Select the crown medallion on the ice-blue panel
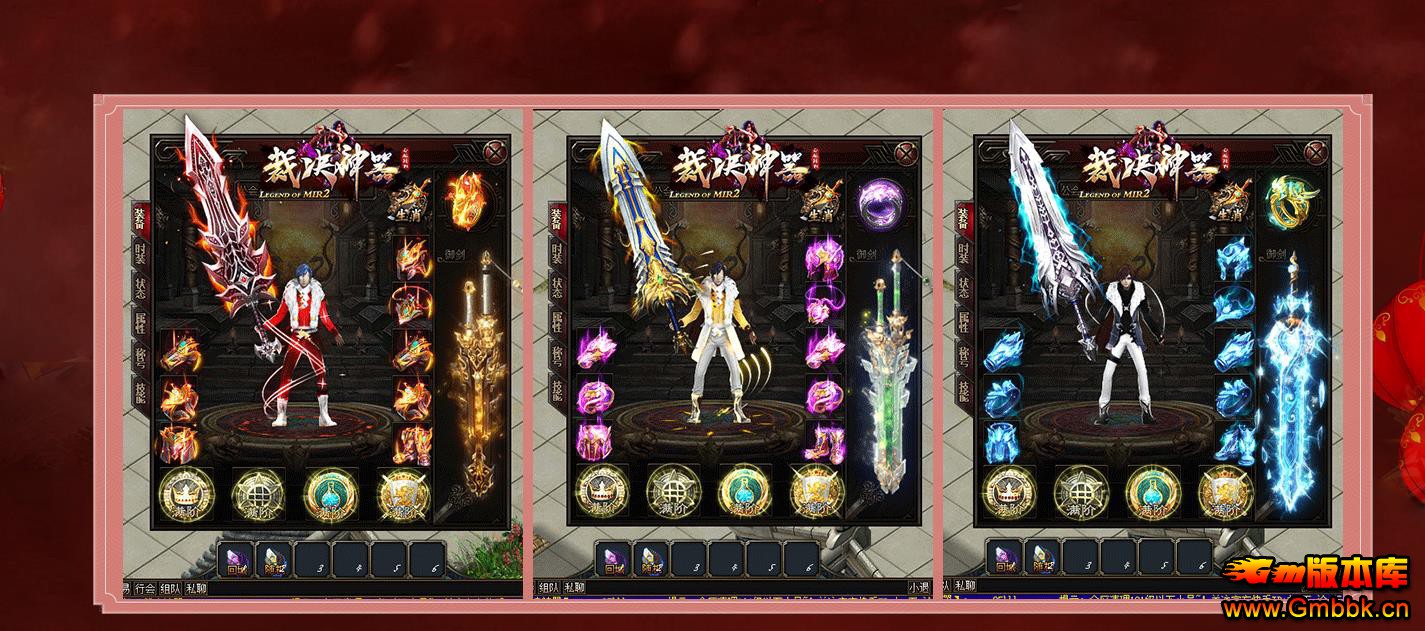 [x=1009, y=492]
